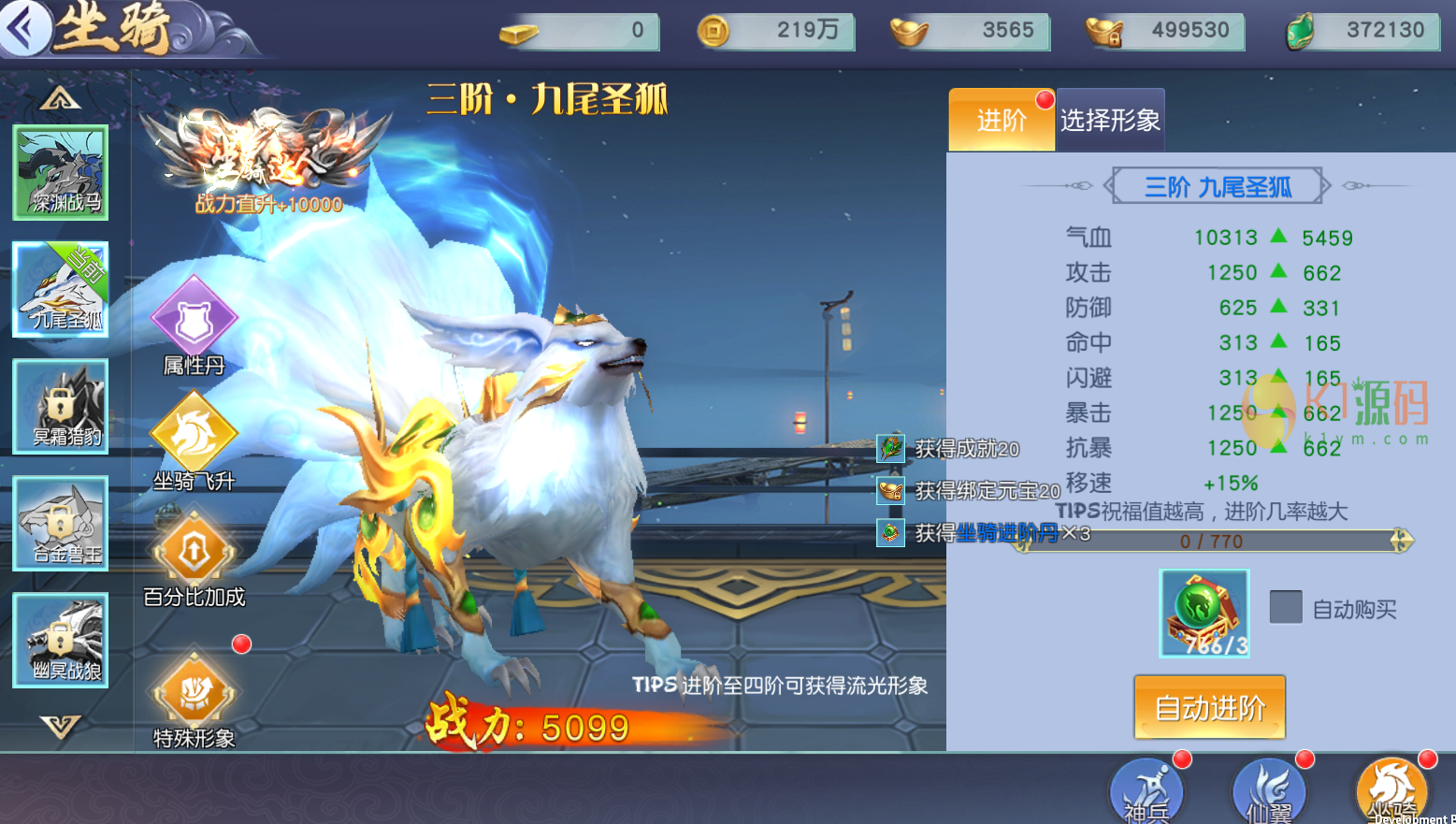
Task: Open the 百分比加成 bonus icon
Action: (194, 551)
